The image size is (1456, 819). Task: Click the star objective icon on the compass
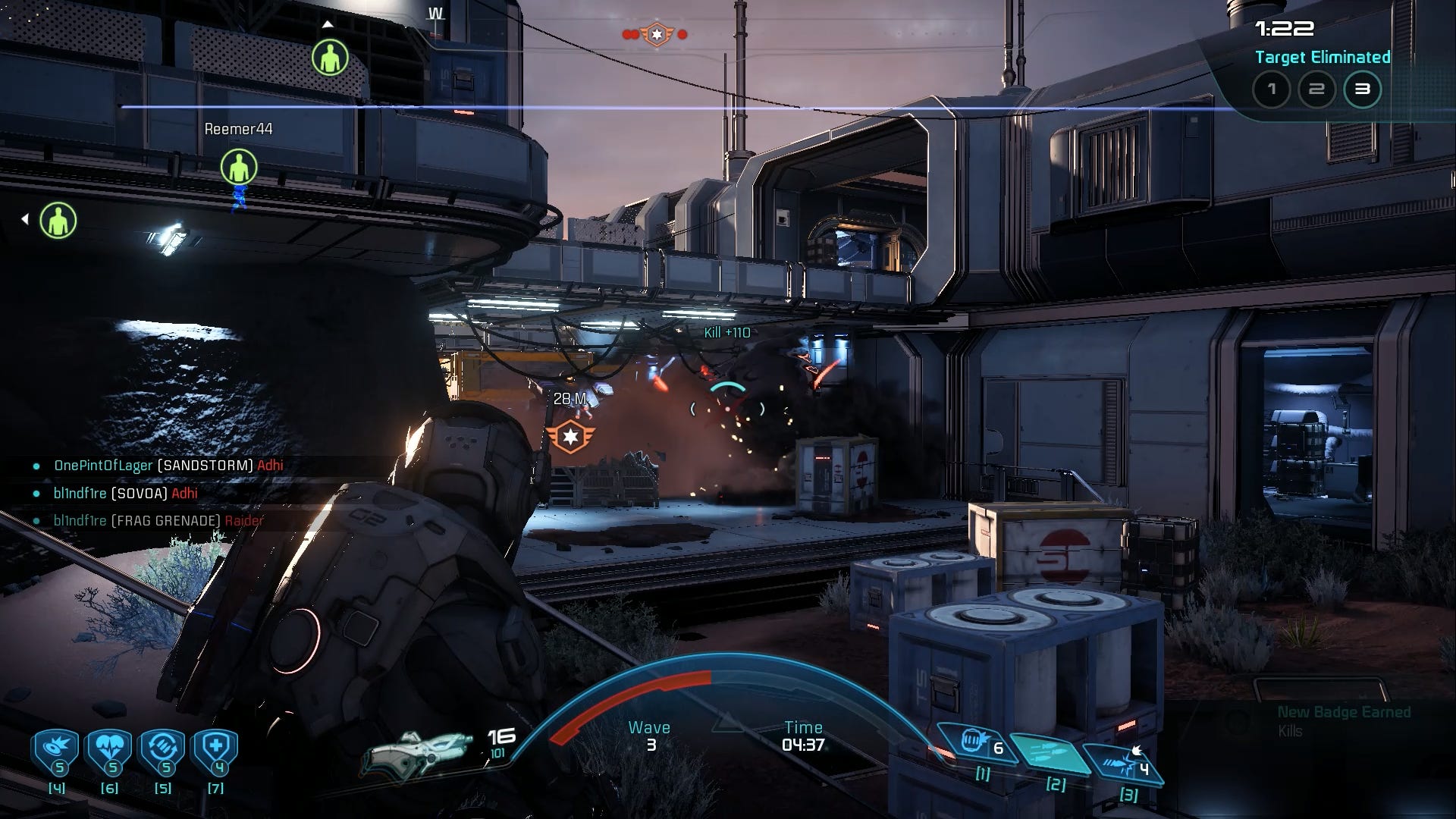click(657, 34)
